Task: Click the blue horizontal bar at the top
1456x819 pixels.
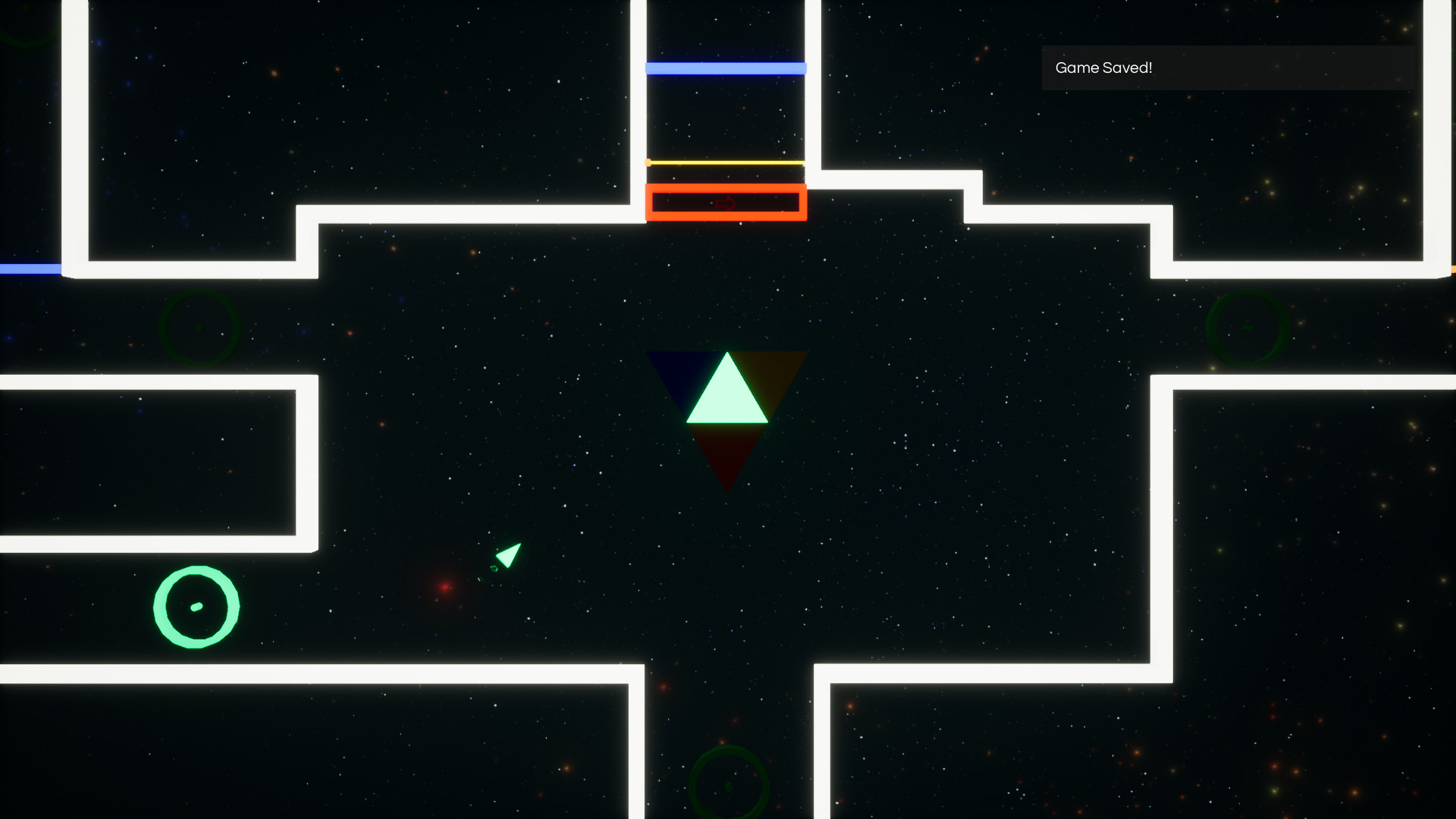Action: pos(725,67)
